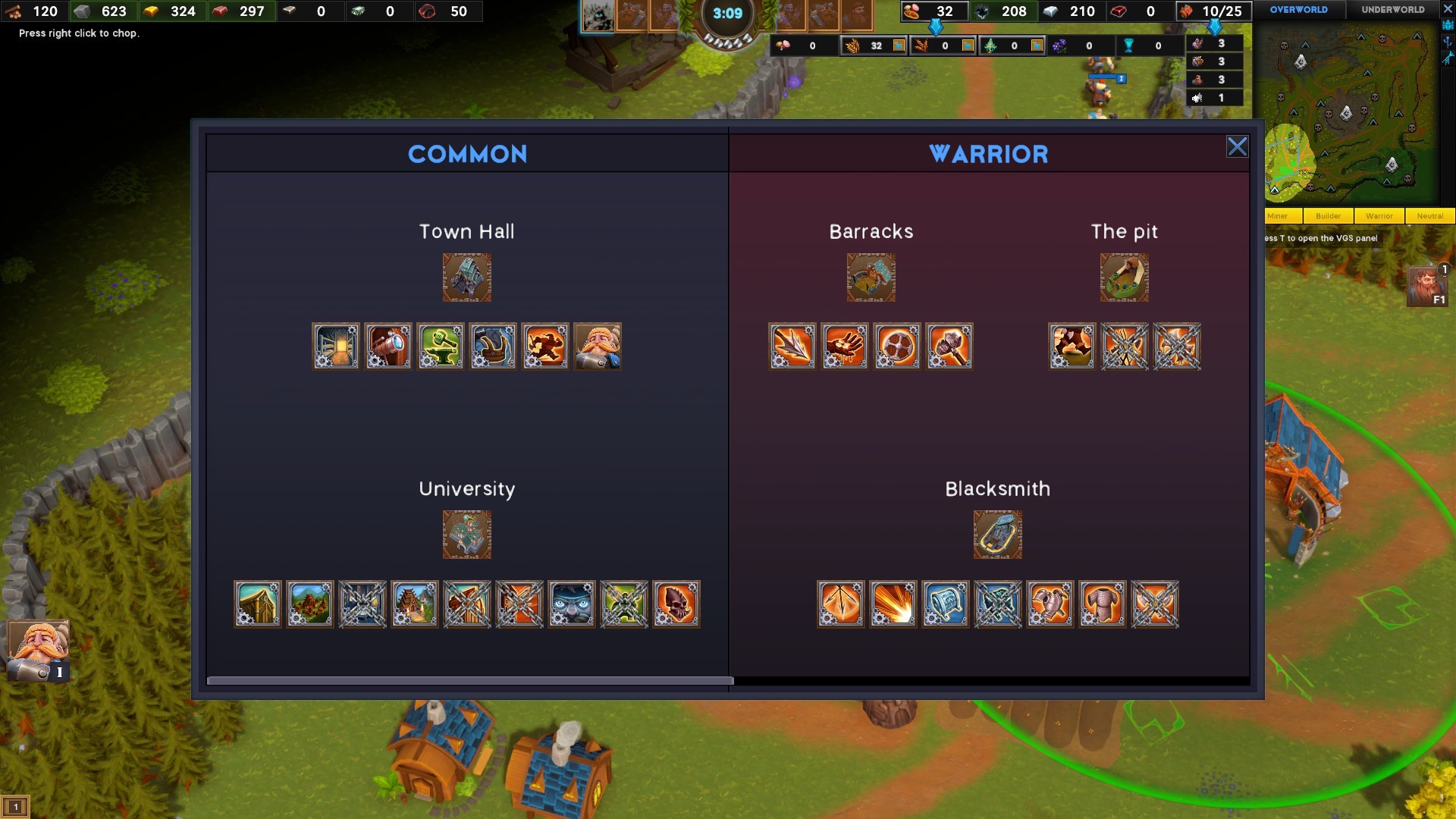Click the Builder filter button above minimap

[x=1329, y=216]
